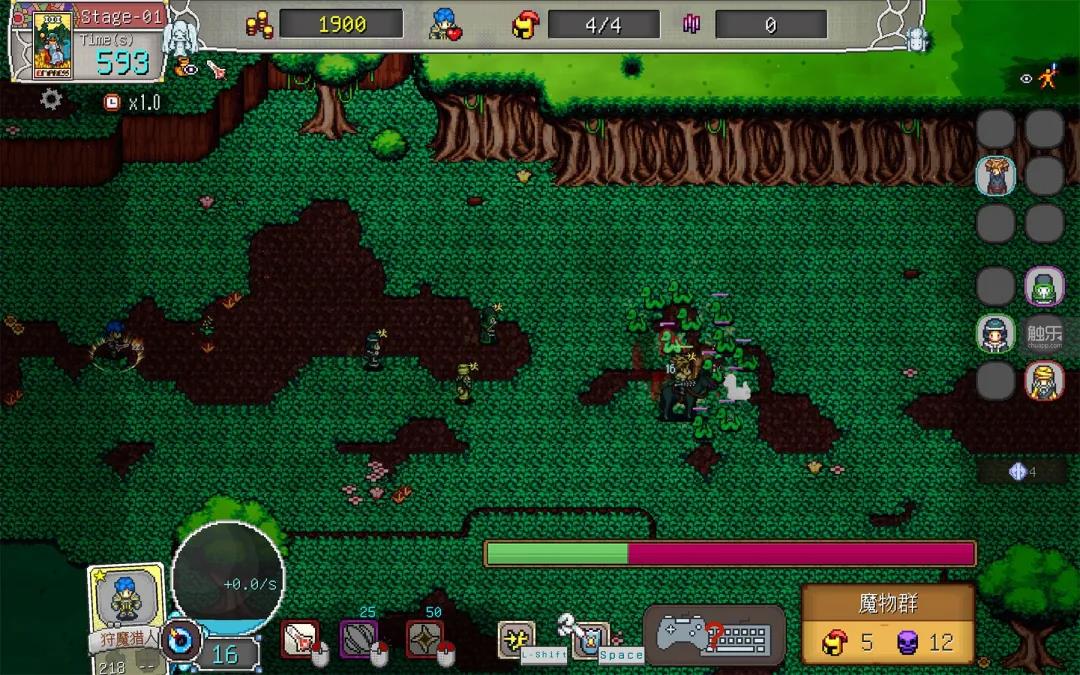Use the purple skill costing 25
Image resolution: width=1080 pixels, height=675 pixels.
point(358,639)
